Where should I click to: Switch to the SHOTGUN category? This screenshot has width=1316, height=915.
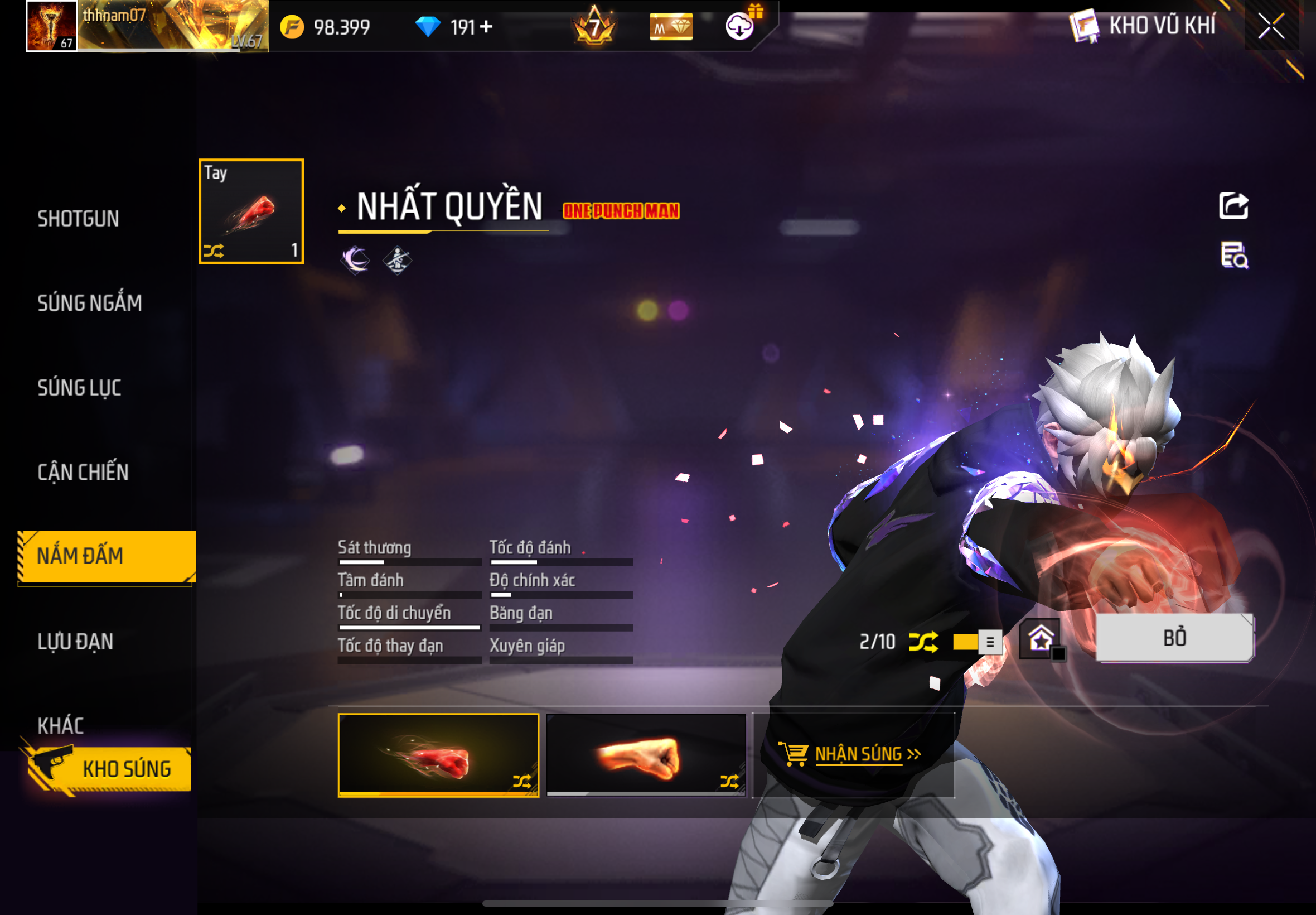(79, 219)
